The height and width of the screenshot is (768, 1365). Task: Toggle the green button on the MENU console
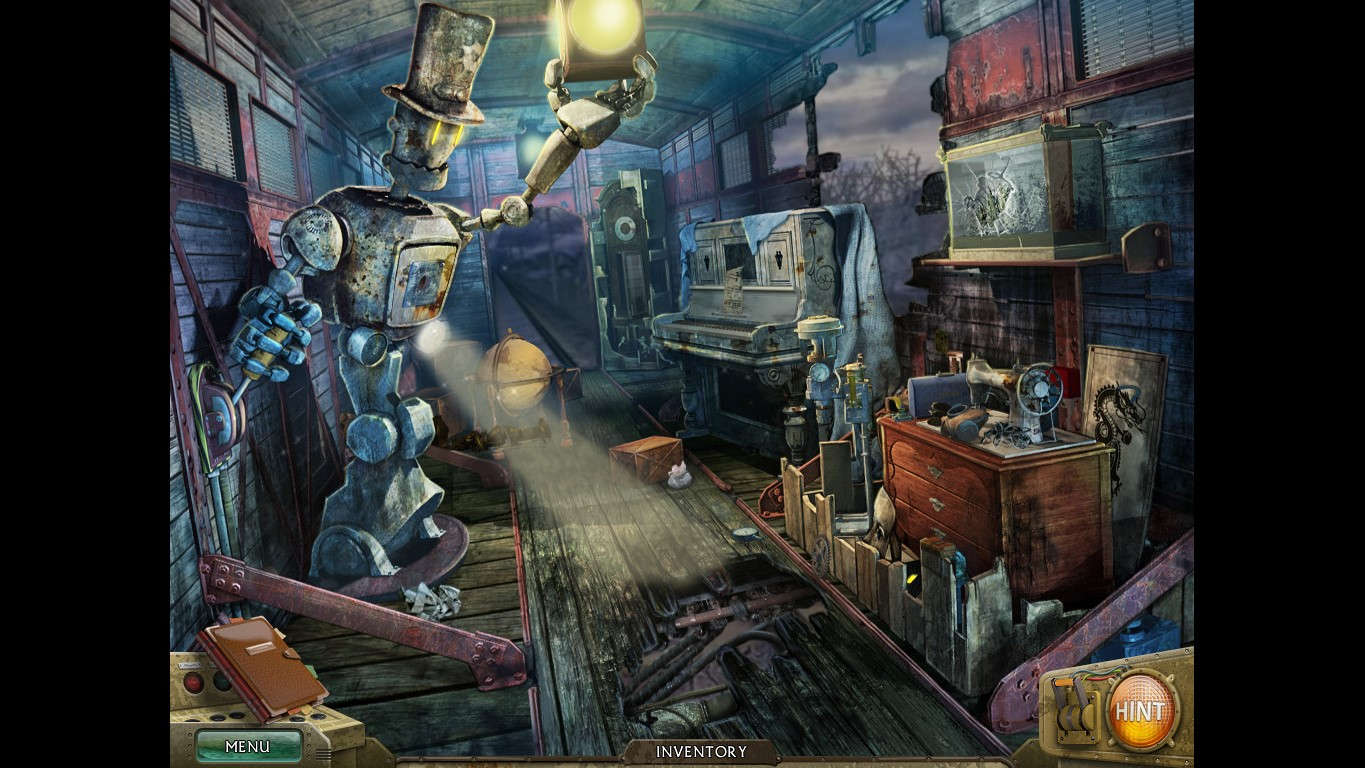coord(220,683)
